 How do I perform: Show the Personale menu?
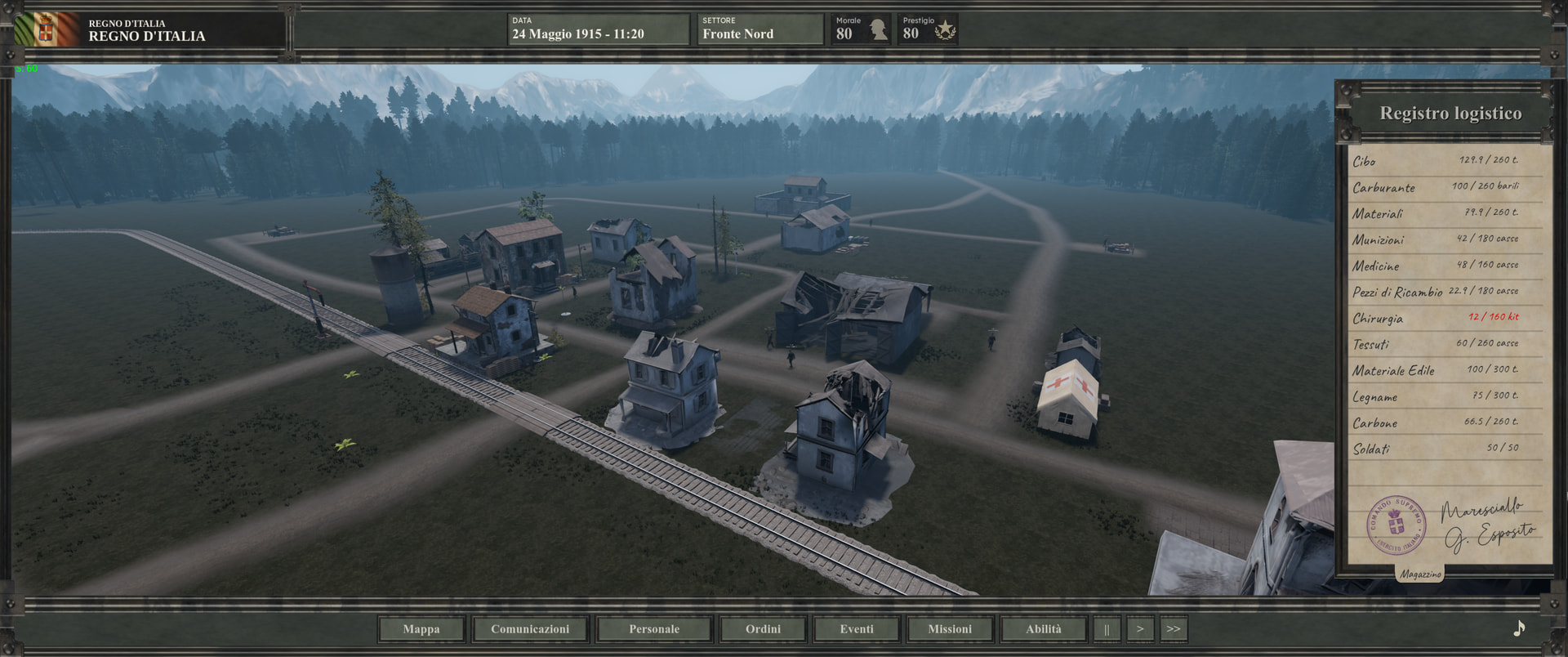654,629
